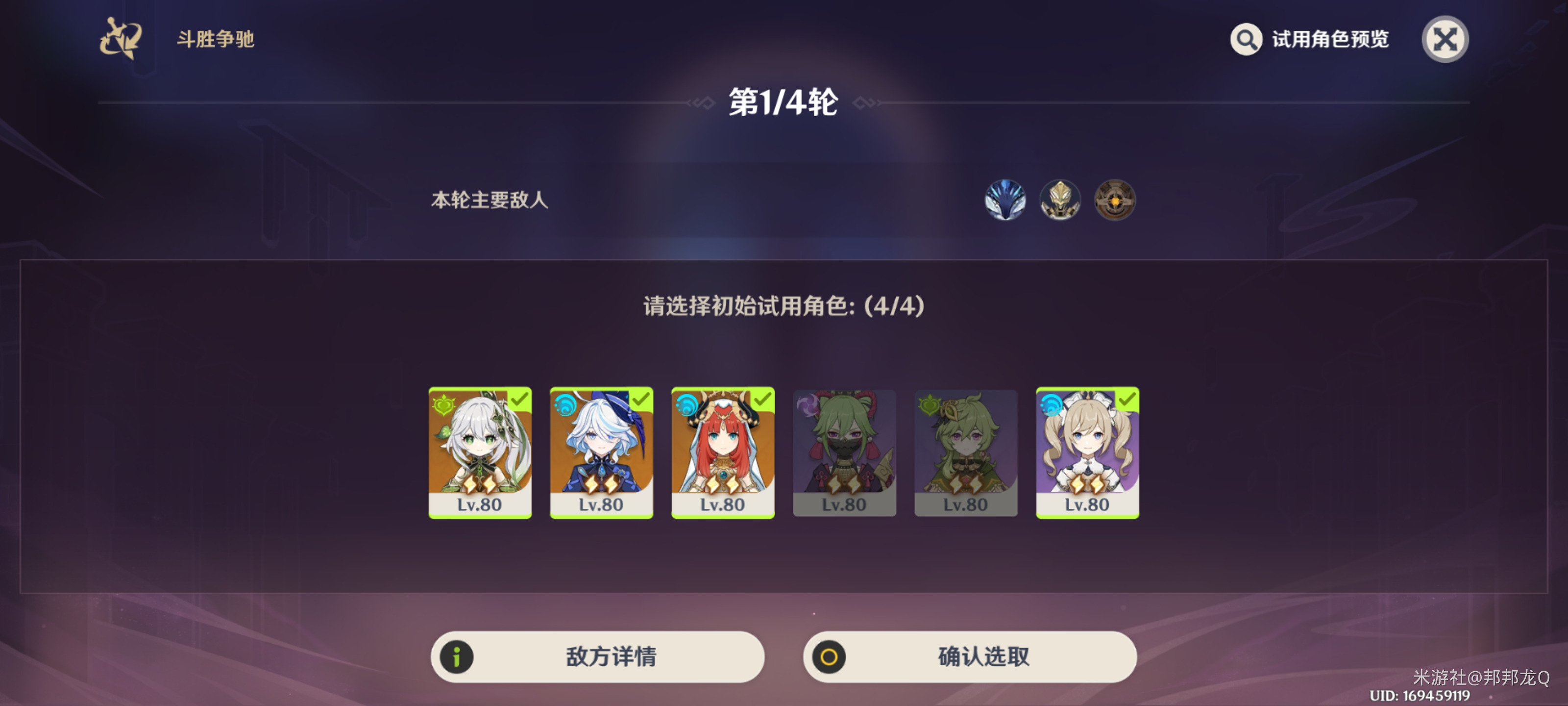Click the circle icon beside 确认选取

tap(829, 656)
